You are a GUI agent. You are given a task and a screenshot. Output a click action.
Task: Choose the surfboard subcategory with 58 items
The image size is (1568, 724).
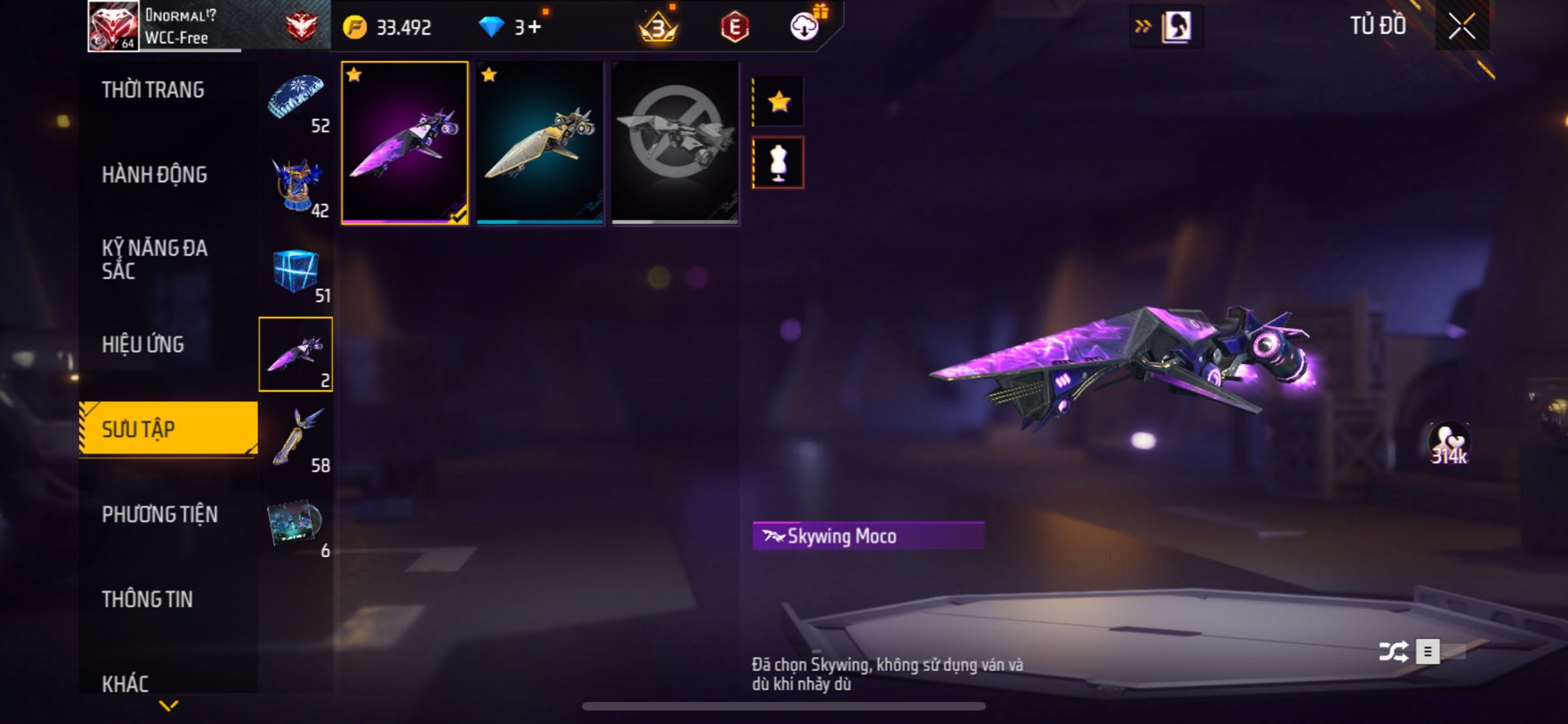pyautogui.click(x=296, y=439)
